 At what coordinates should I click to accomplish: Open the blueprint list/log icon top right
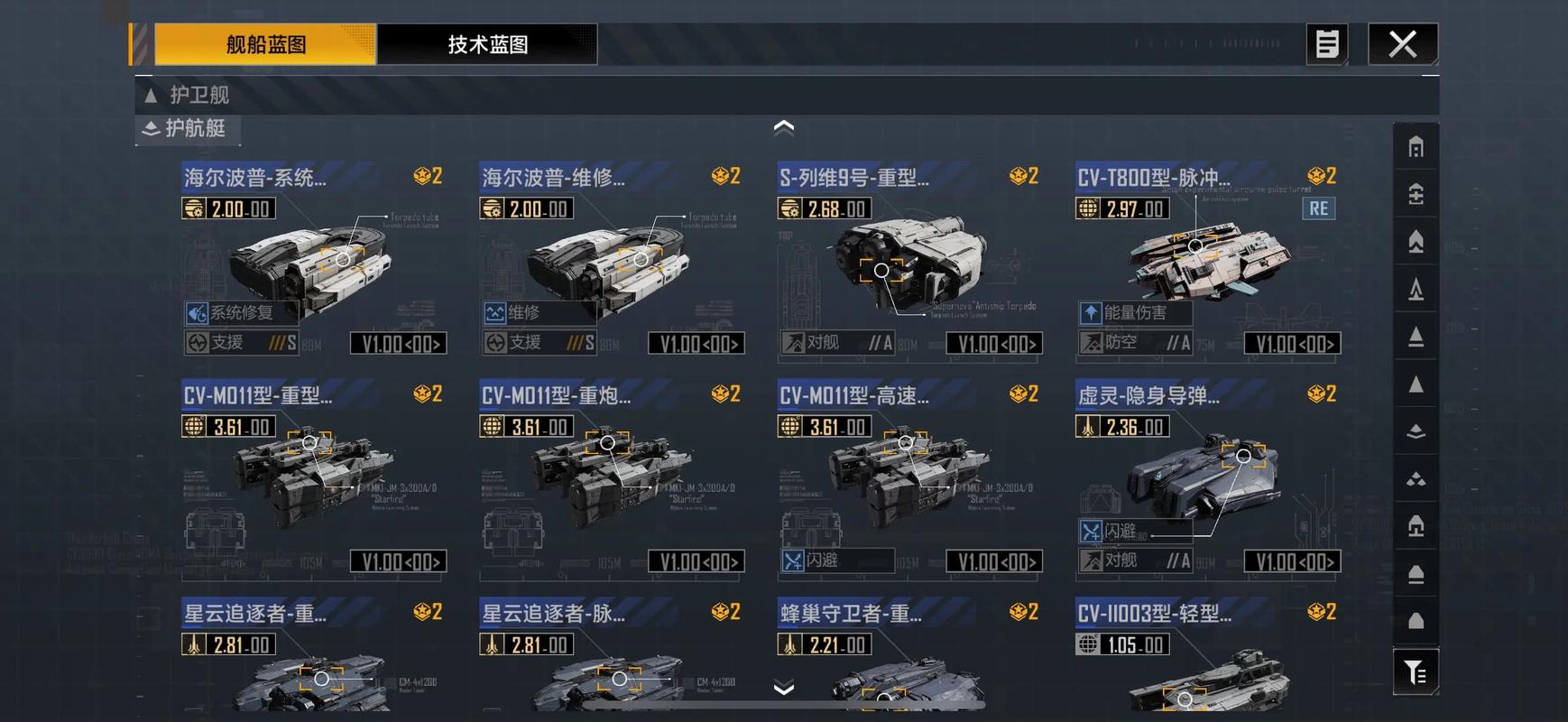click(1325, 43)
